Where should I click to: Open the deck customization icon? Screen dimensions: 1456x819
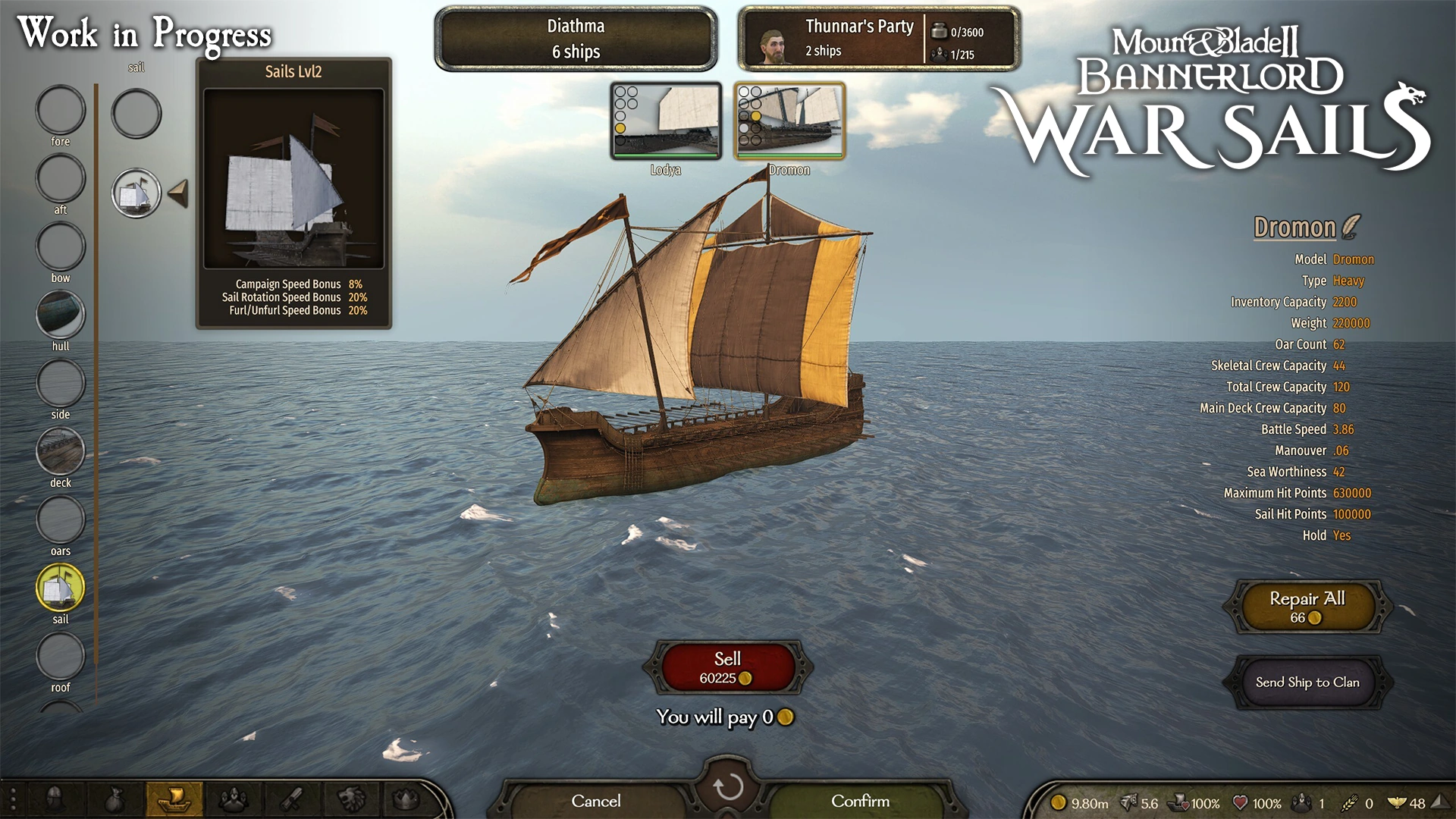point(61,451)
